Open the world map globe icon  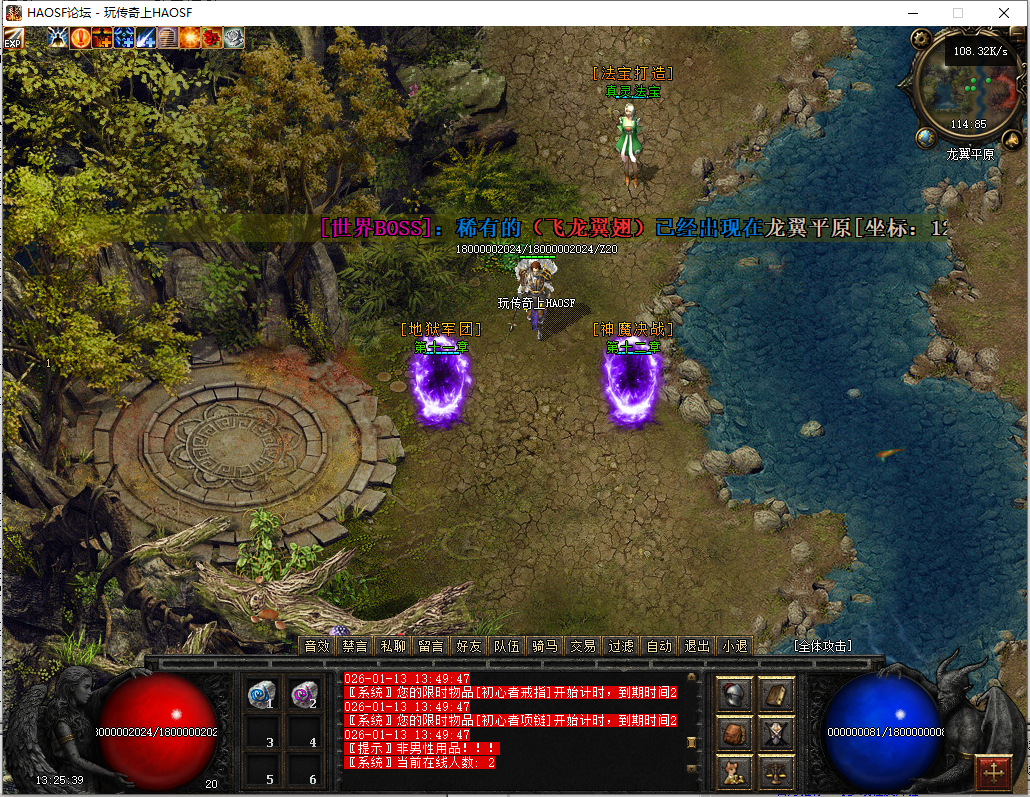[x=926, y=138]
